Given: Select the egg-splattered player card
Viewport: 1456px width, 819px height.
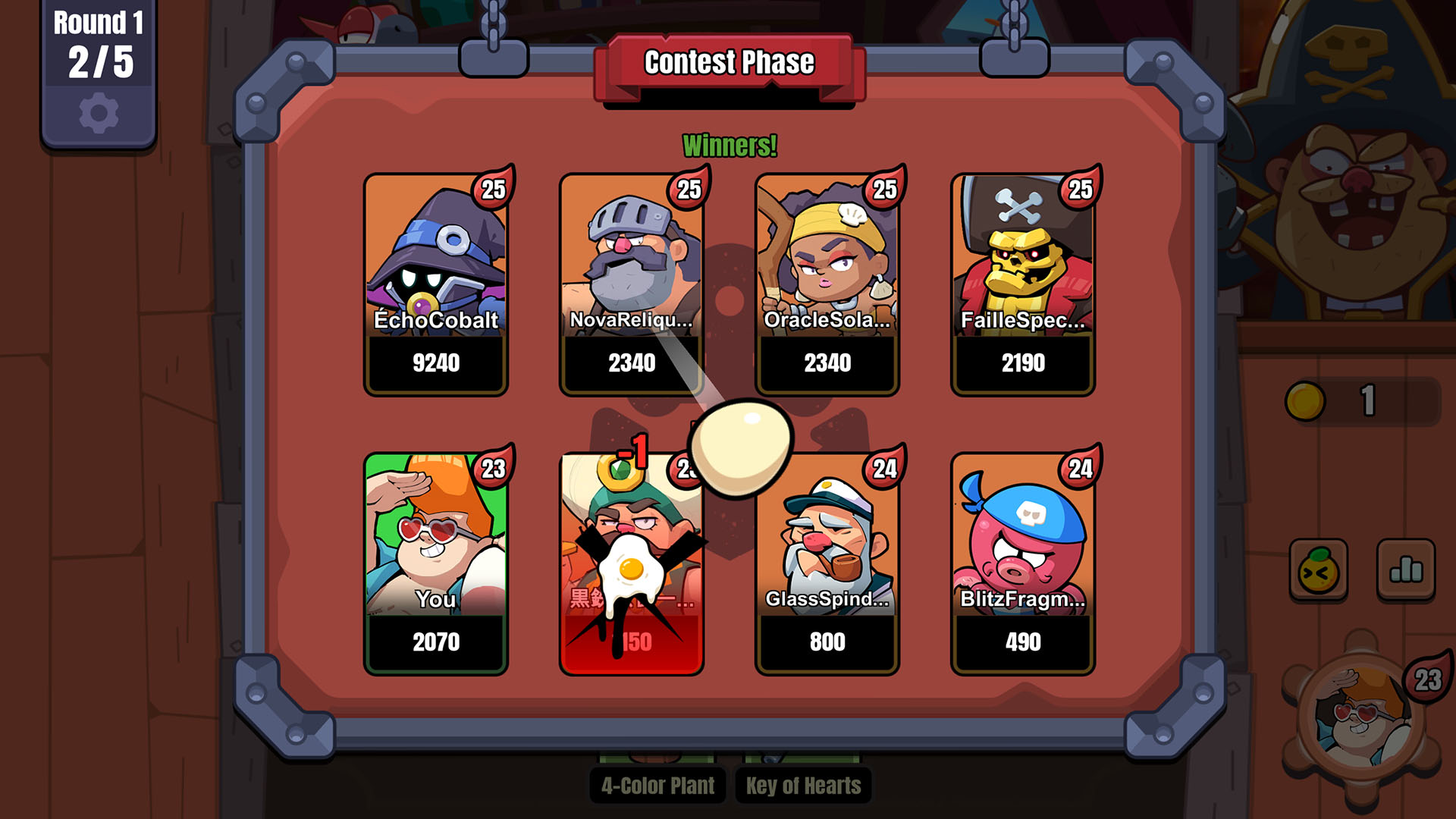Looking at the screenshot, I should (x=632, y=563).
